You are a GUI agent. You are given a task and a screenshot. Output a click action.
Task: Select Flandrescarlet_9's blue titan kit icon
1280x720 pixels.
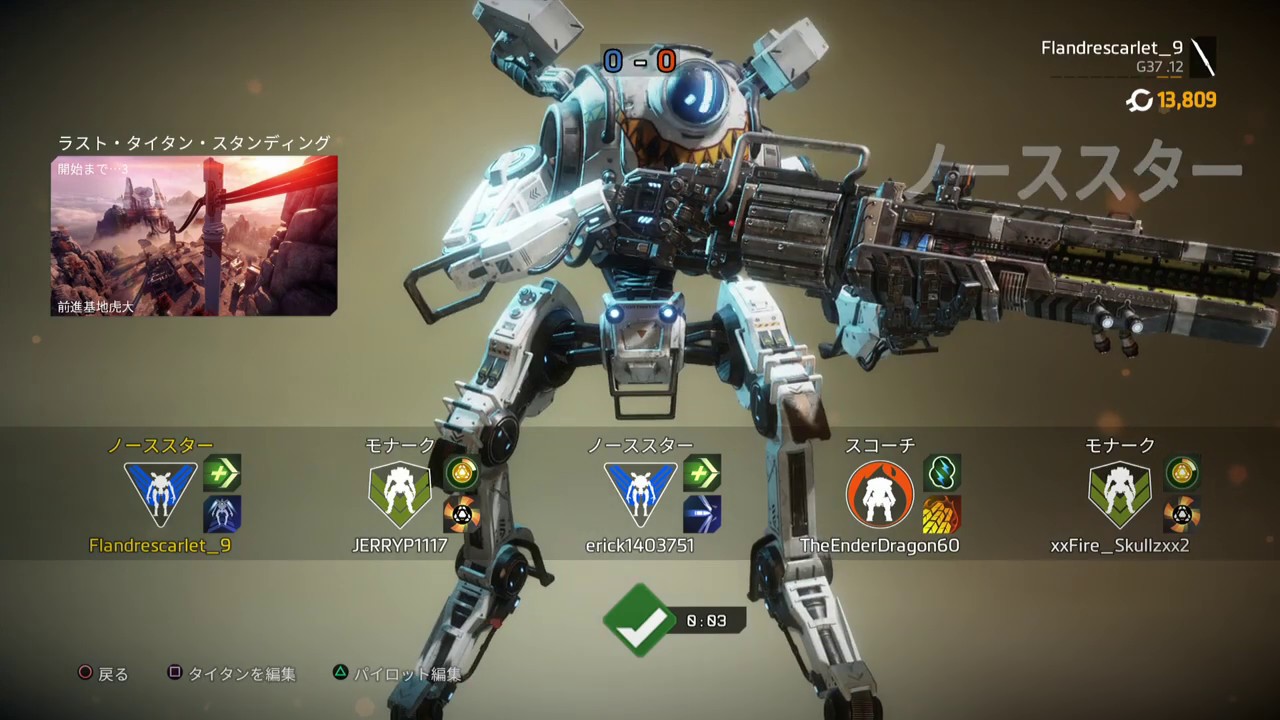222,514
